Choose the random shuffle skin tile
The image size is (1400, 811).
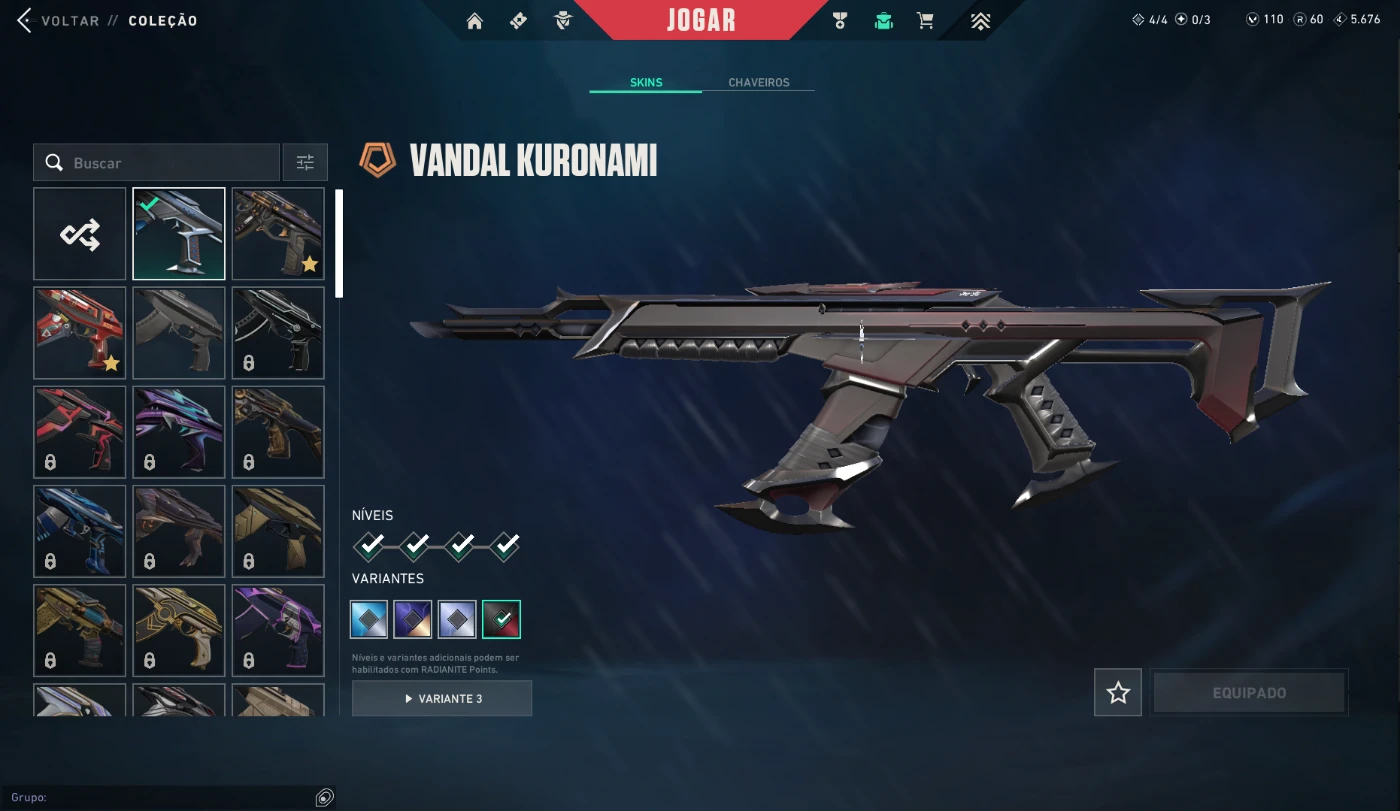point(80,234)
